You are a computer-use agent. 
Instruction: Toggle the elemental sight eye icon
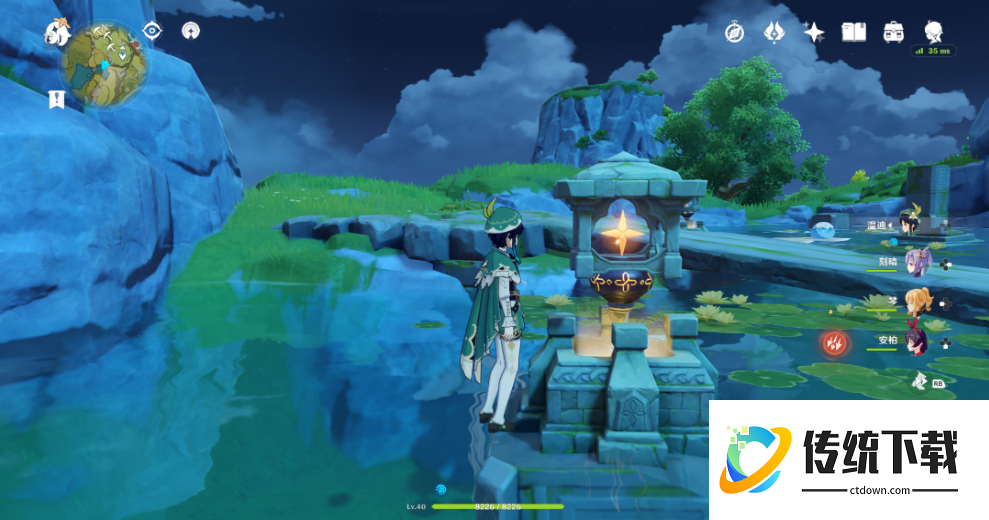tap(152, 30)
